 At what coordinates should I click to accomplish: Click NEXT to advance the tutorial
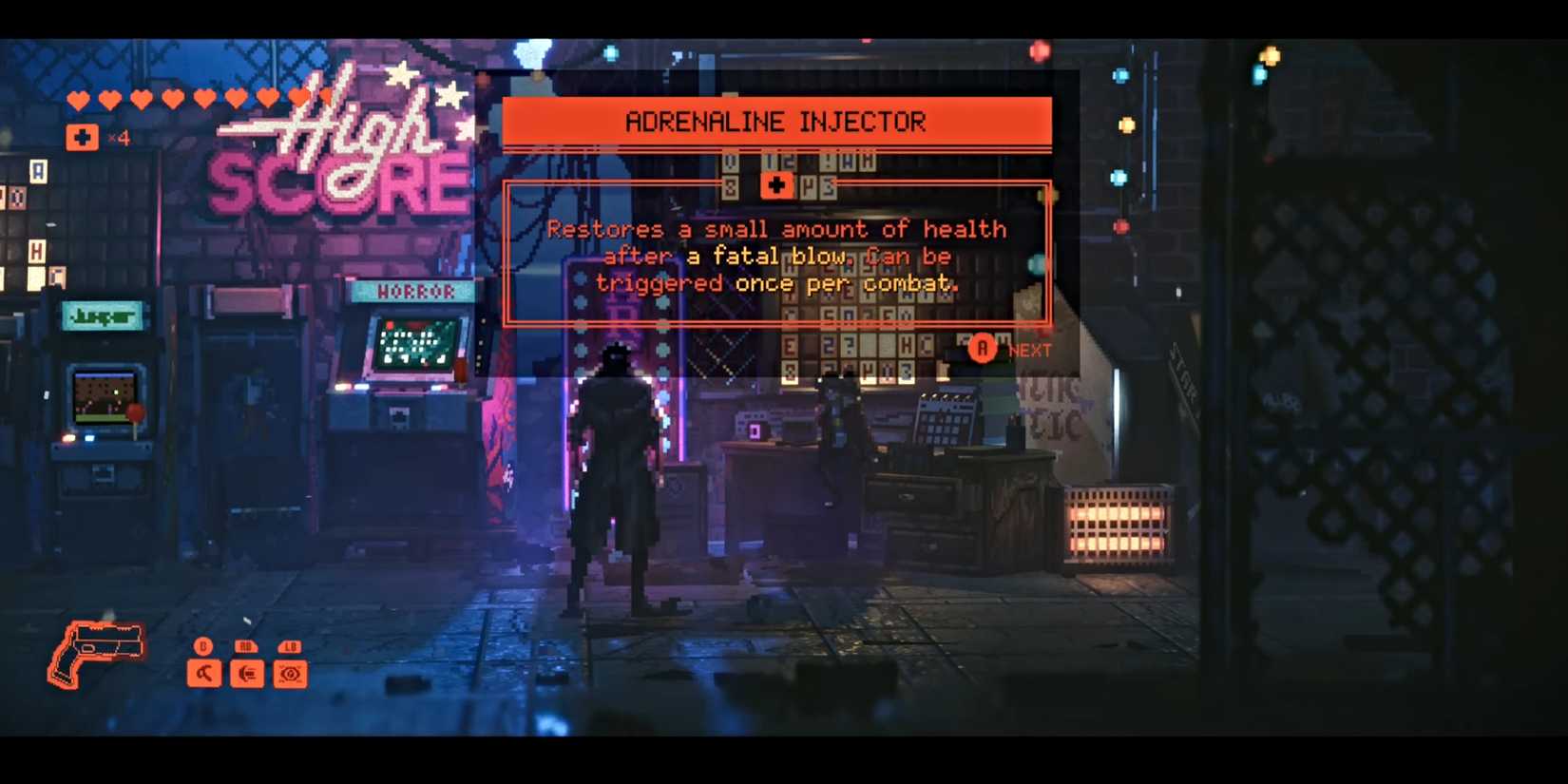click(x=1028, y=350)
